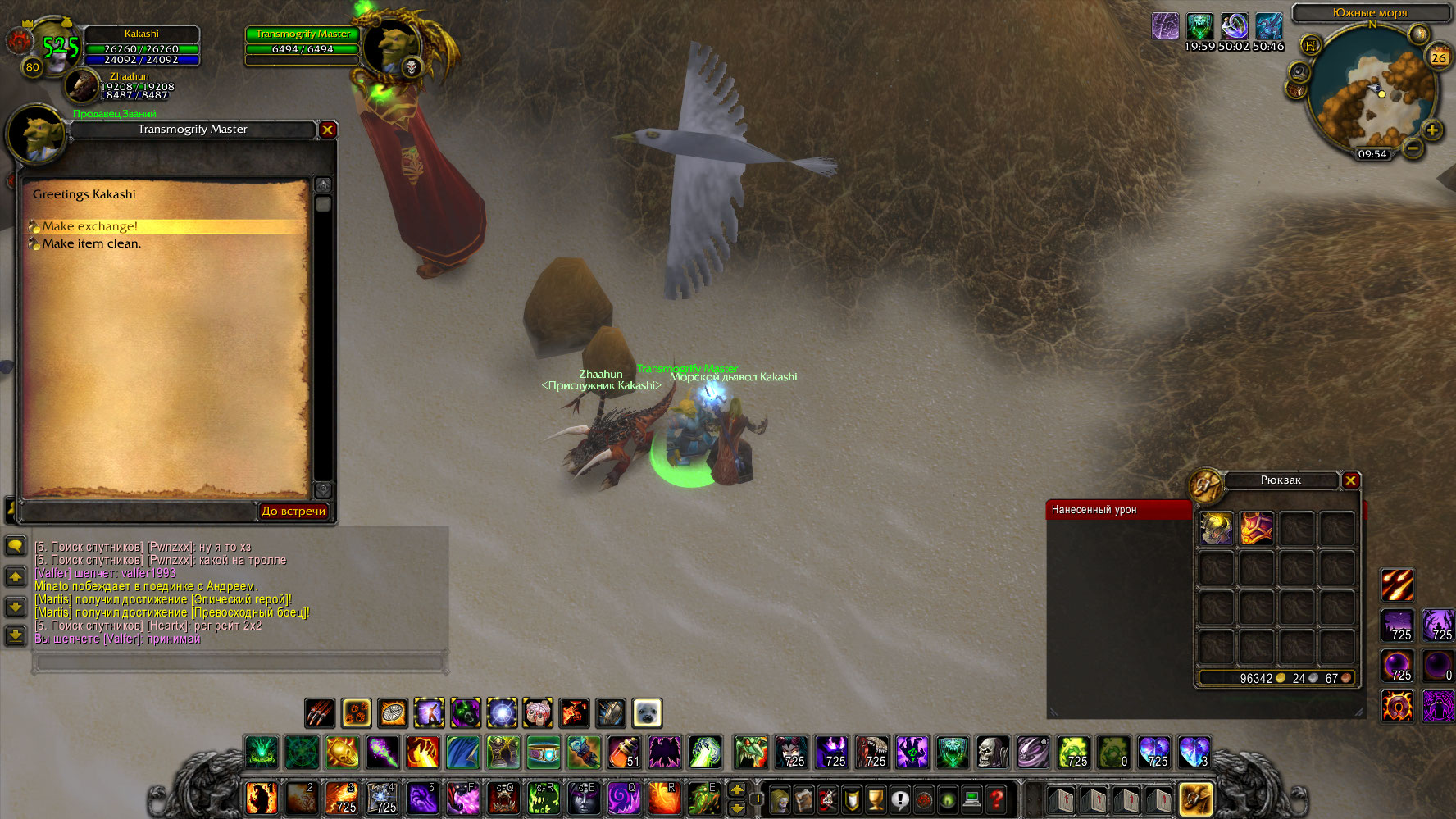The height and width of the screenshot is (819, 1456).
Task: Open the character info portrait micro button
Action: [x=780, y=799]
